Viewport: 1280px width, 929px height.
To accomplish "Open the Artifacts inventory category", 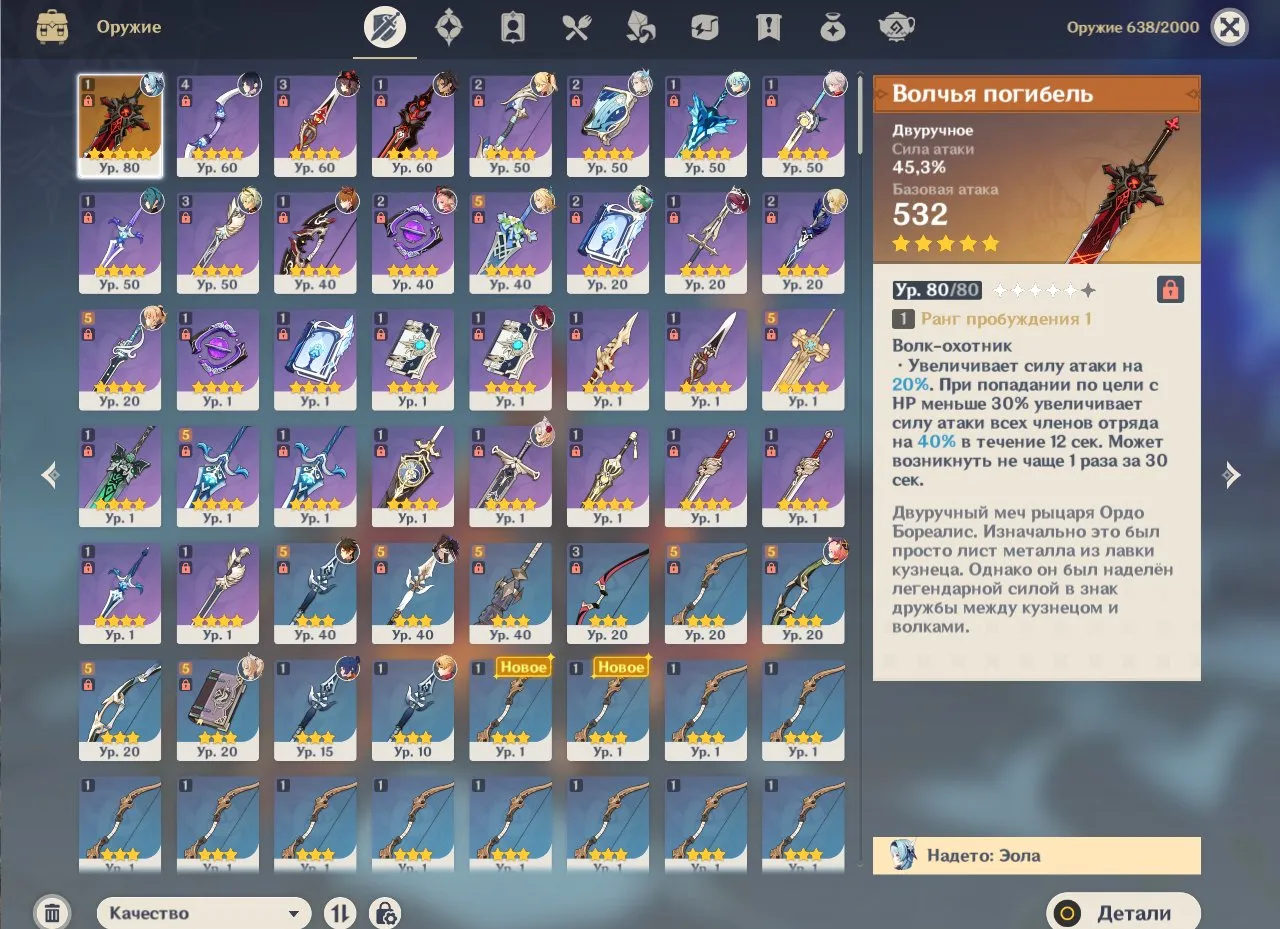I will click(449, 27).
